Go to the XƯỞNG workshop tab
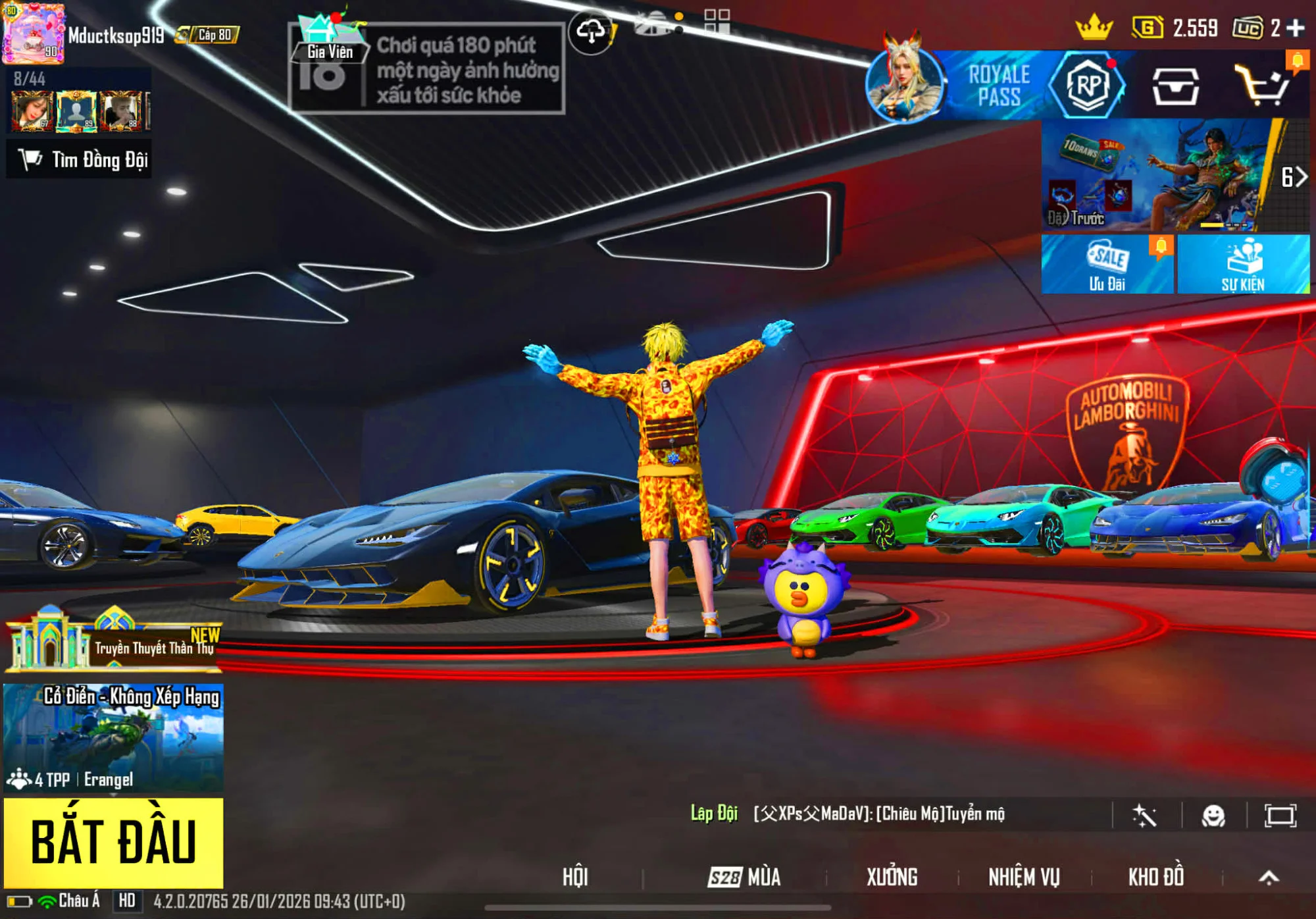This screenshot has height=919, width=1316. pos(892,877)
